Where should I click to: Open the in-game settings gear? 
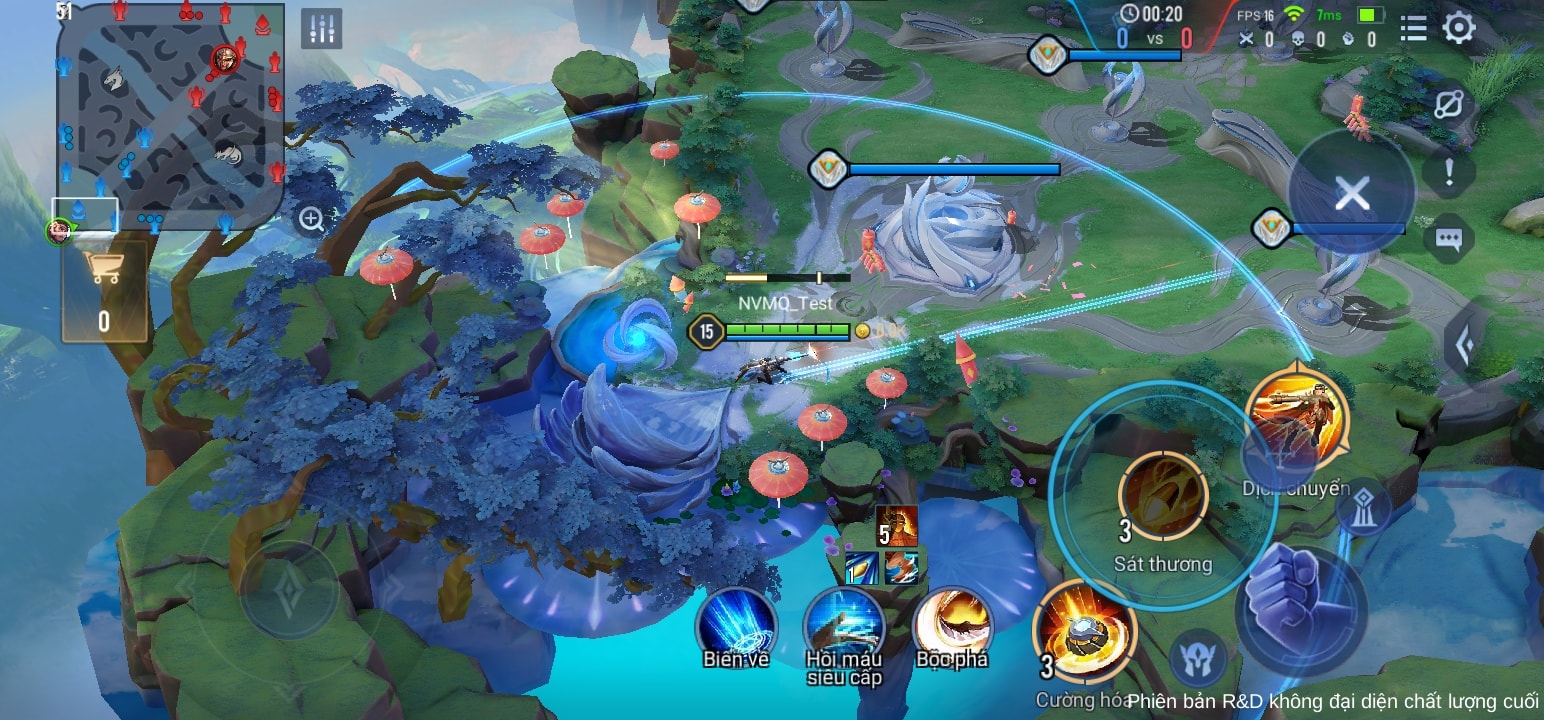pos(1459,29)
